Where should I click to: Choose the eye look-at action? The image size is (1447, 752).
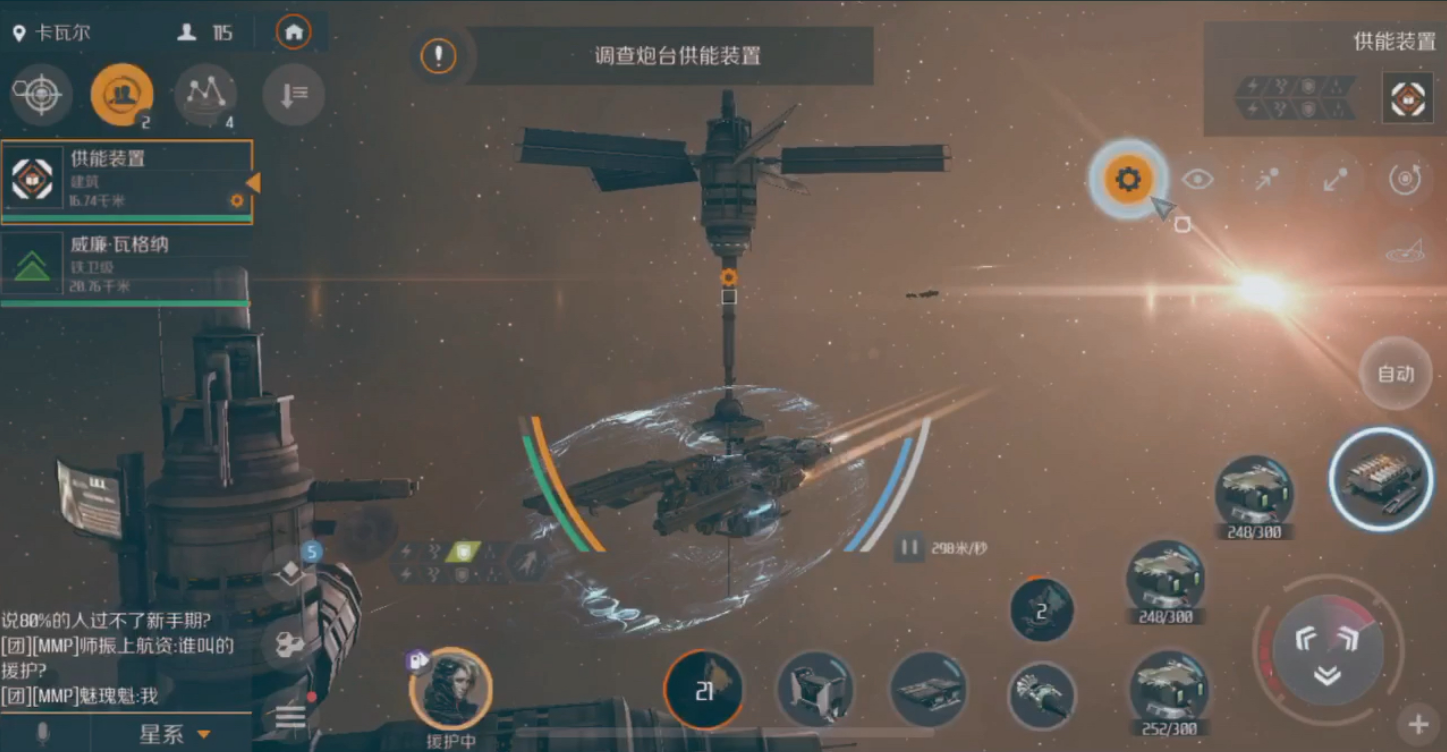1197,180
